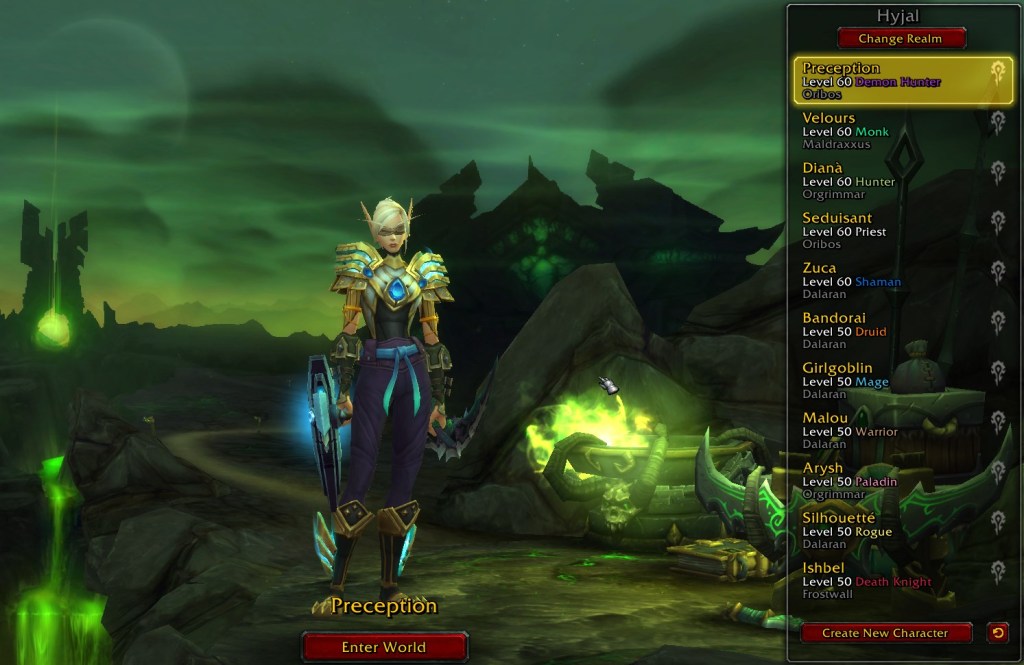Open Create New Character
The image size is (1024, 665).
[x=886, y=633]
